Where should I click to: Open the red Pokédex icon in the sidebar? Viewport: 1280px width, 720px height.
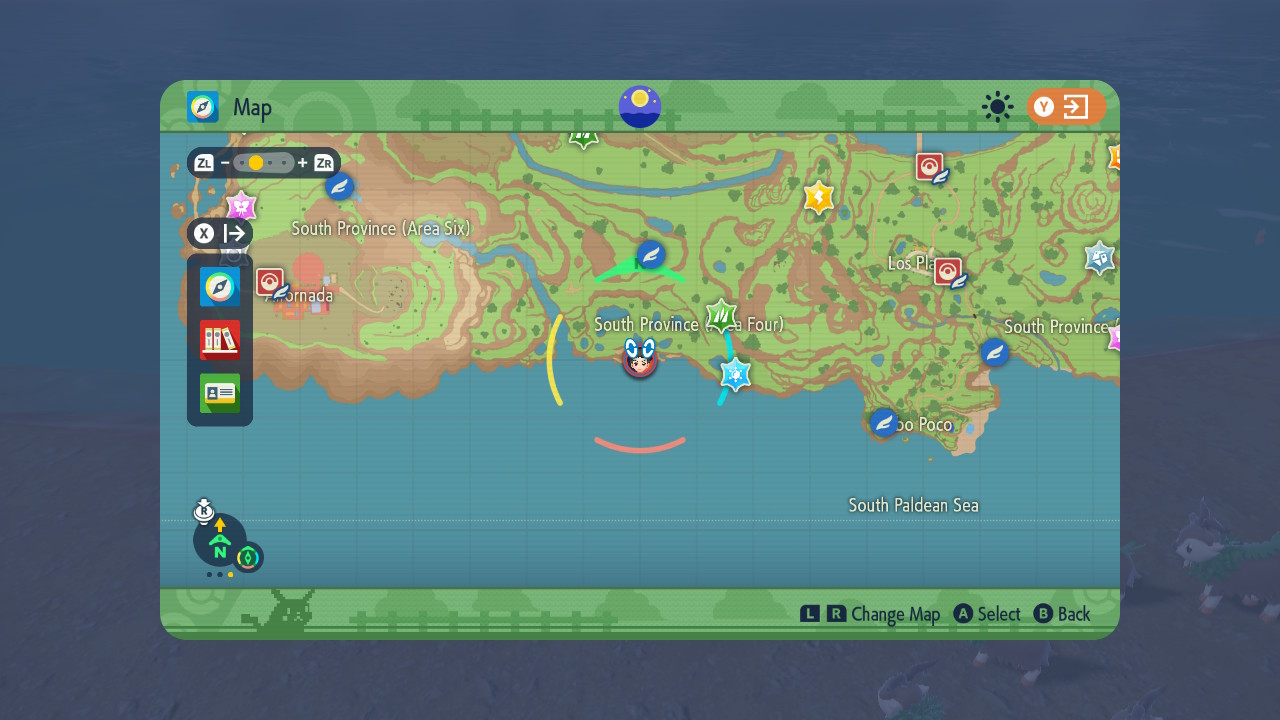219,340
